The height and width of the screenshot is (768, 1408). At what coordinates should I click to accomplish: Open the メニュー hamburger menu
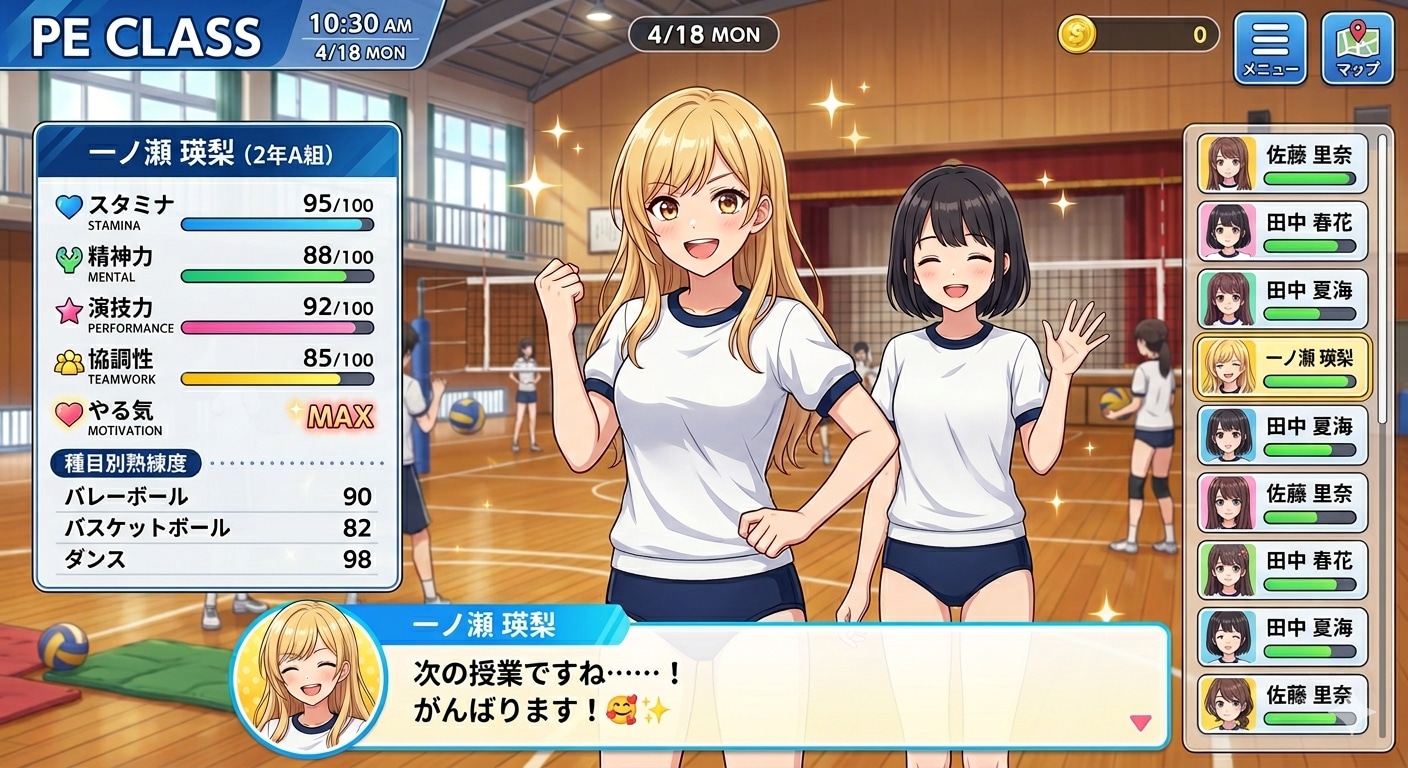1270,44
